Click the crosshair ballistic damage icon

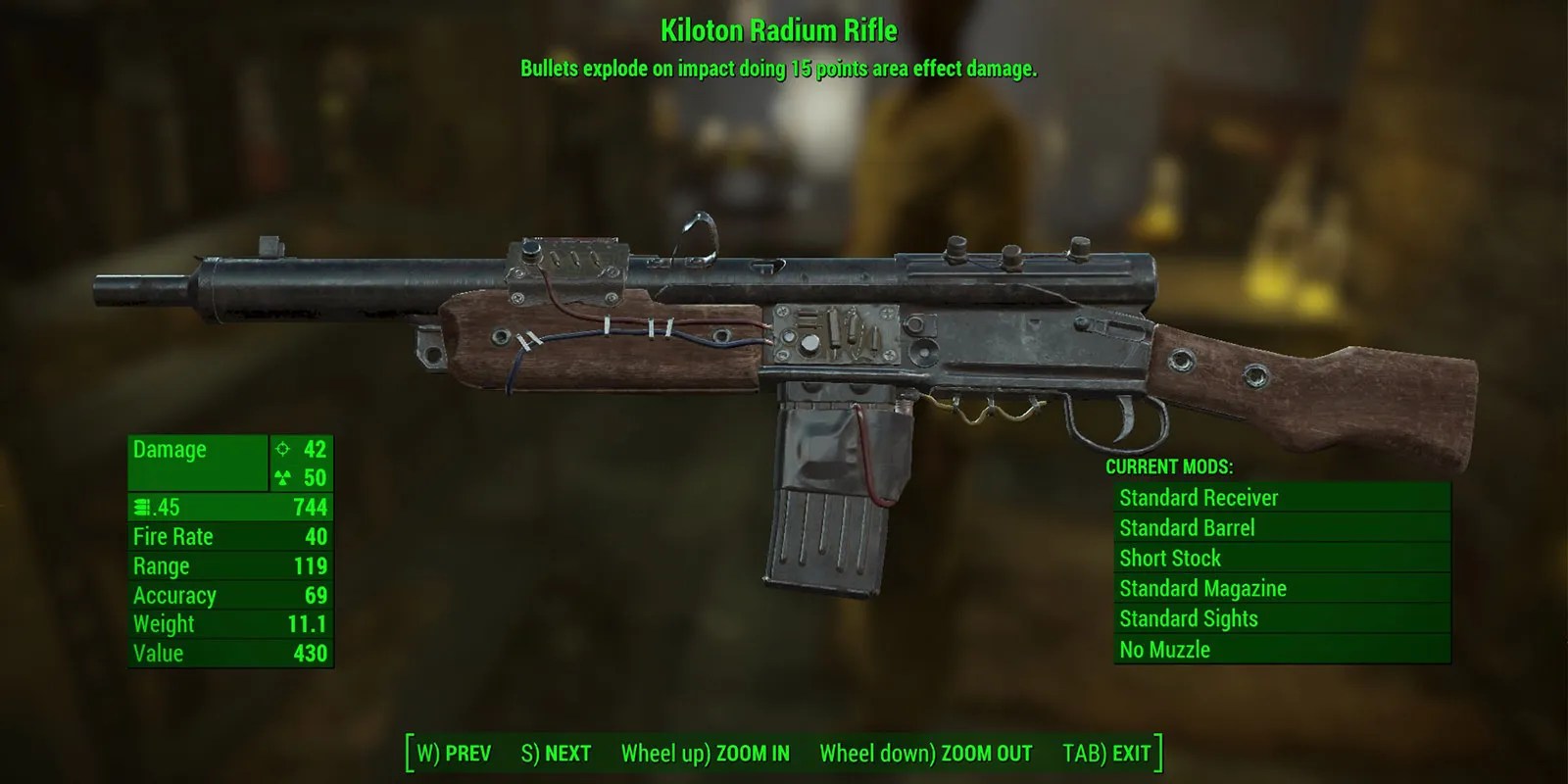pyautogui.click(x=282, y=451)
